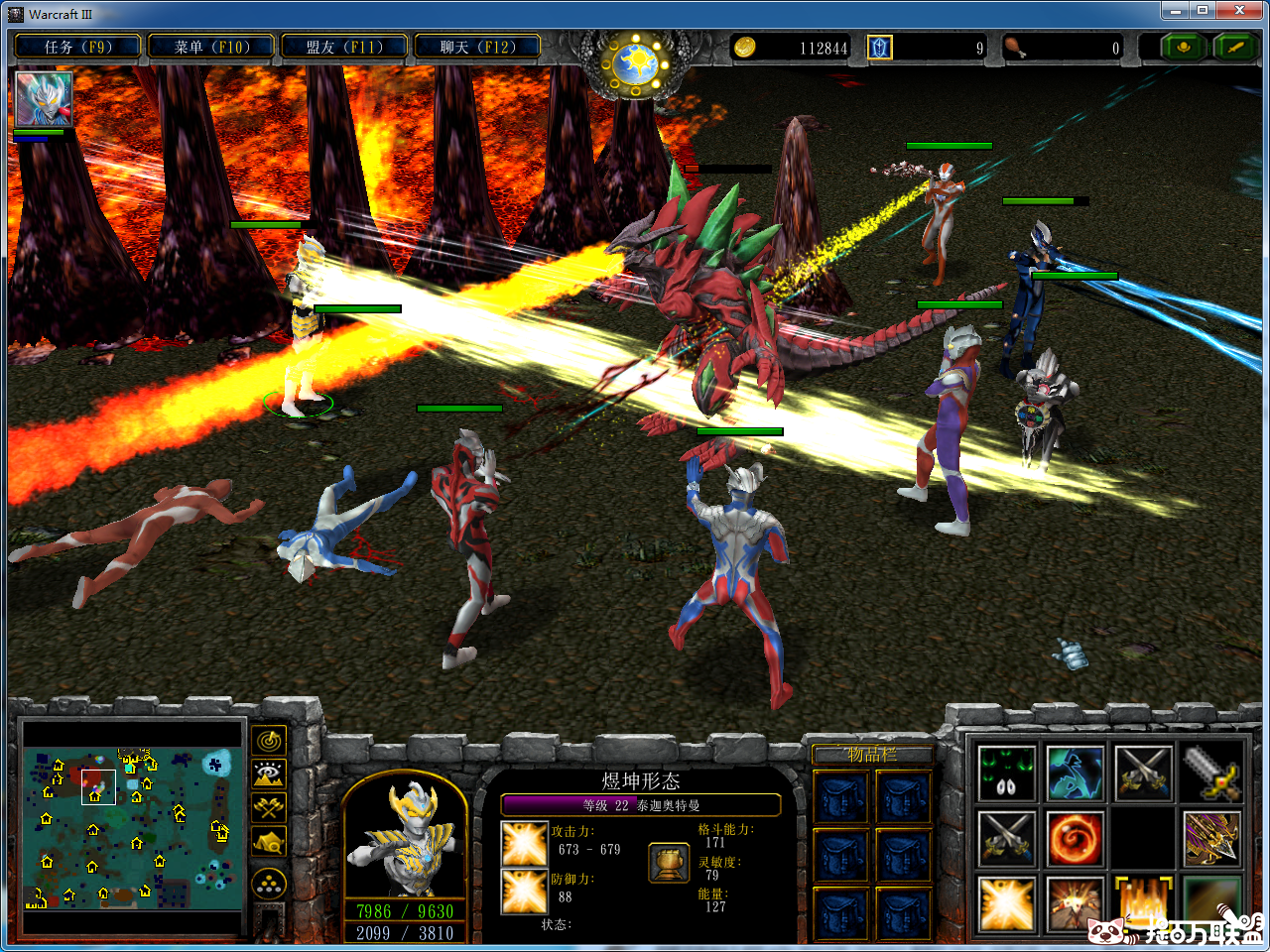Image resolution: width=1270 pixels, height=952 pixels.
Task: Activate the minimap signal ping button
Action: coord(270,740)
